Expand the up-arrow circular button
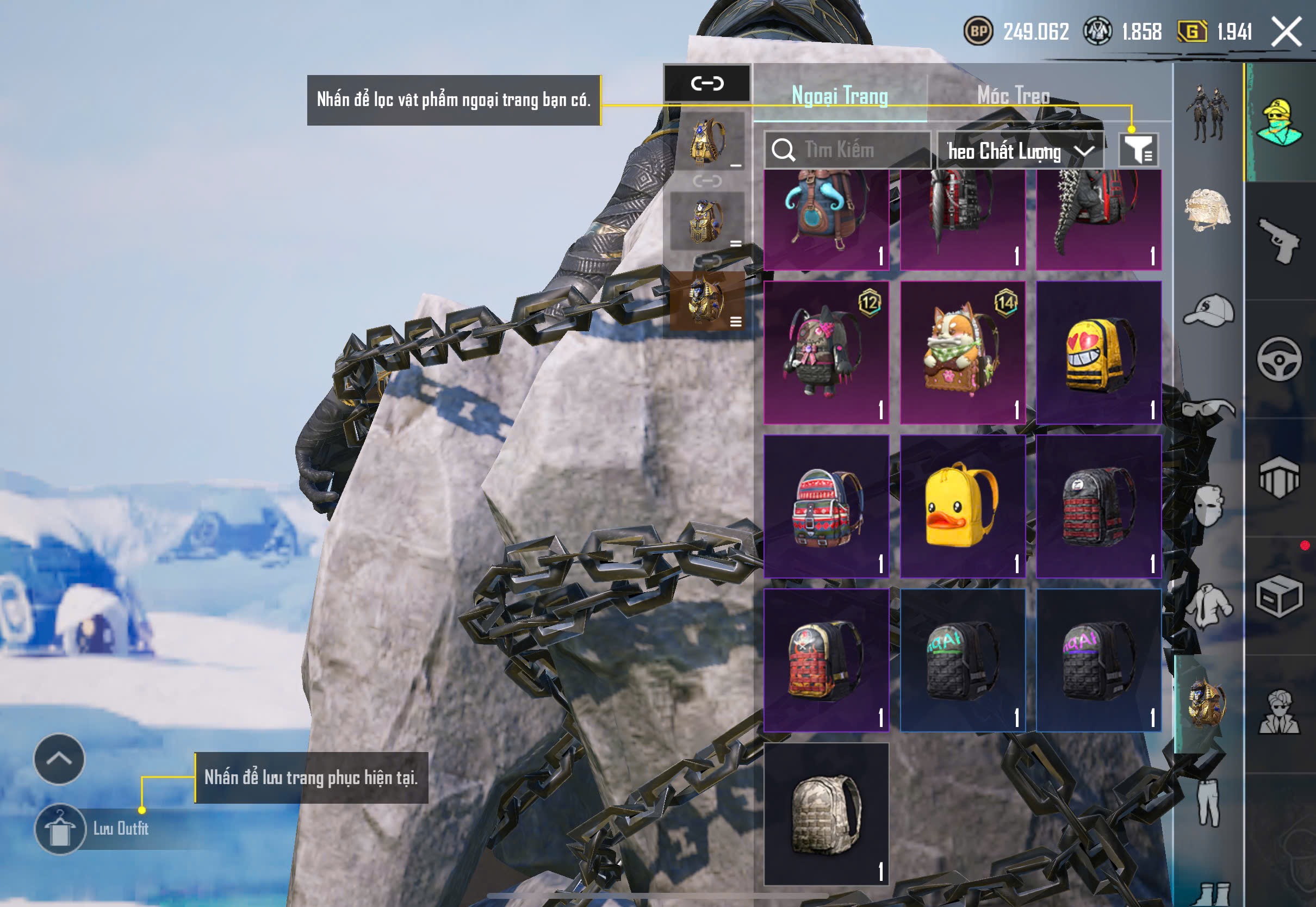The height and width of the screenshot is (907, 1316). (59, 759)
